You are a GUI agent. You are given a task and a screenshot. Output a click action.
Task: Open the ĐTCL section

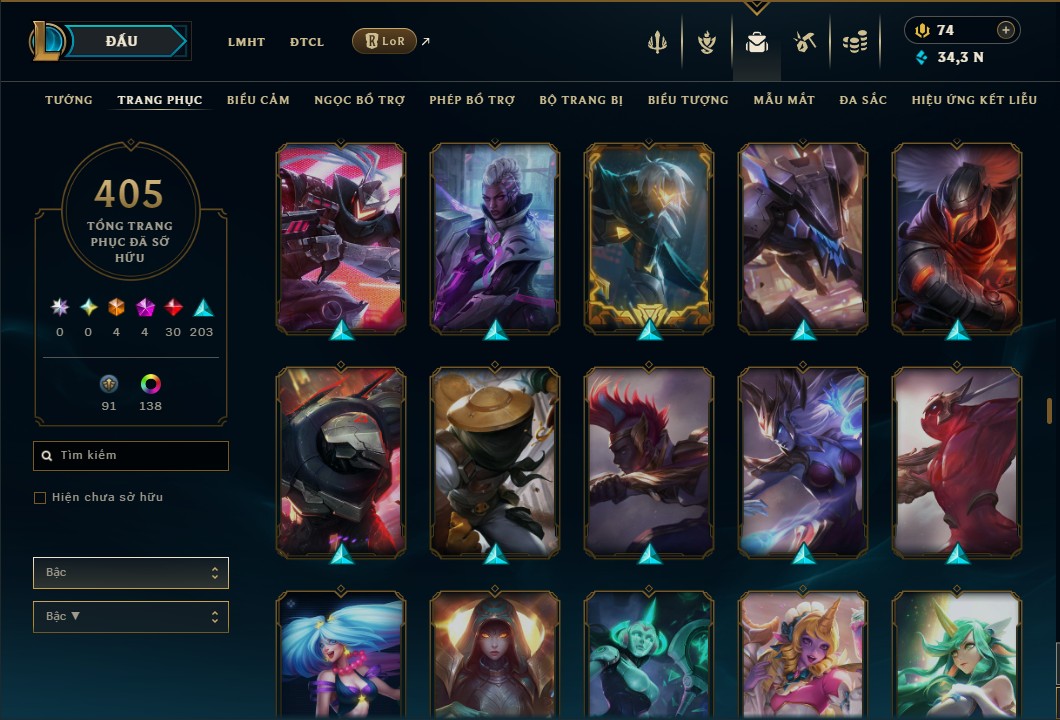click(307, 42)
